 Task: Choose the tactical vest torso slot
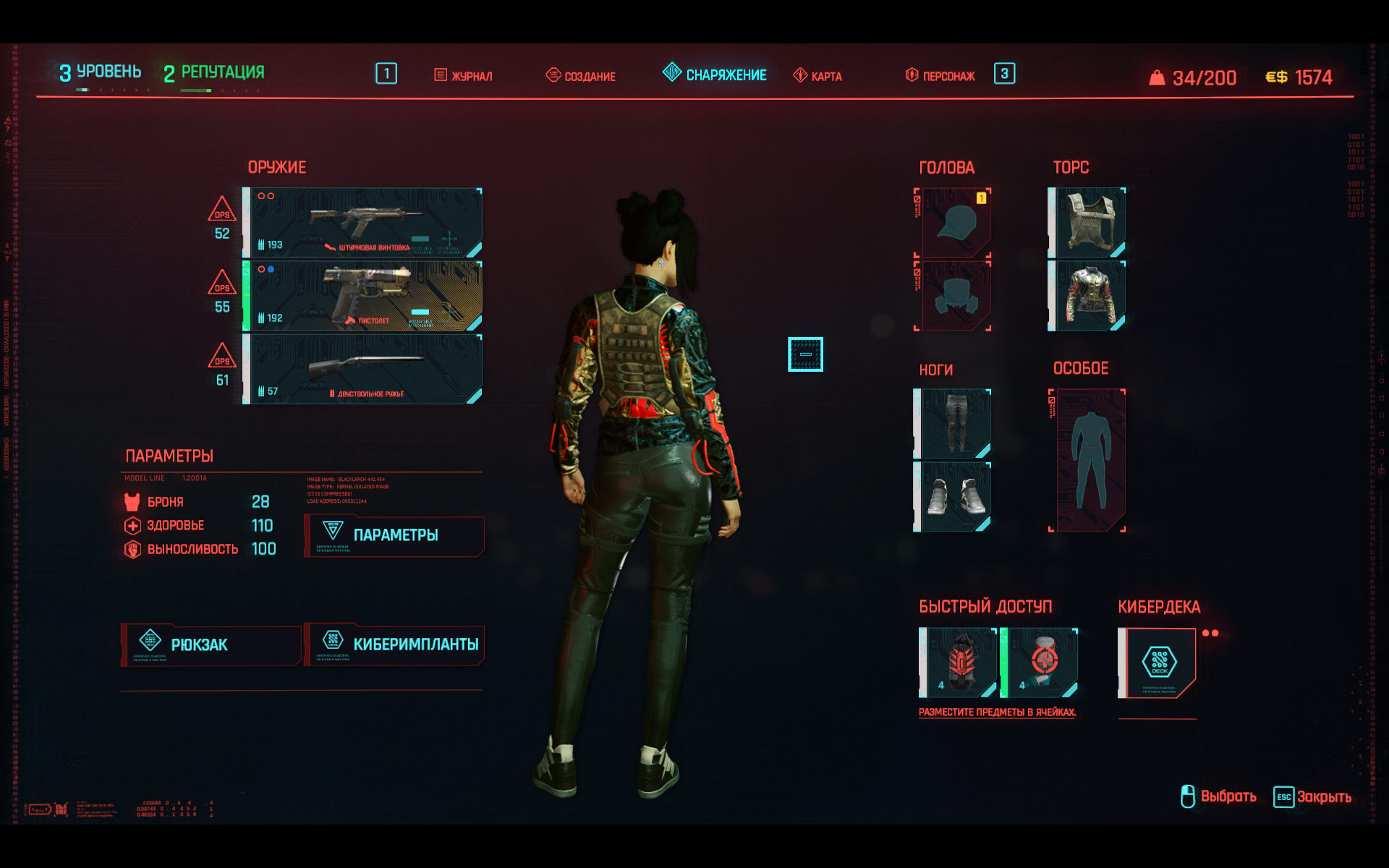coord(1087,223)
